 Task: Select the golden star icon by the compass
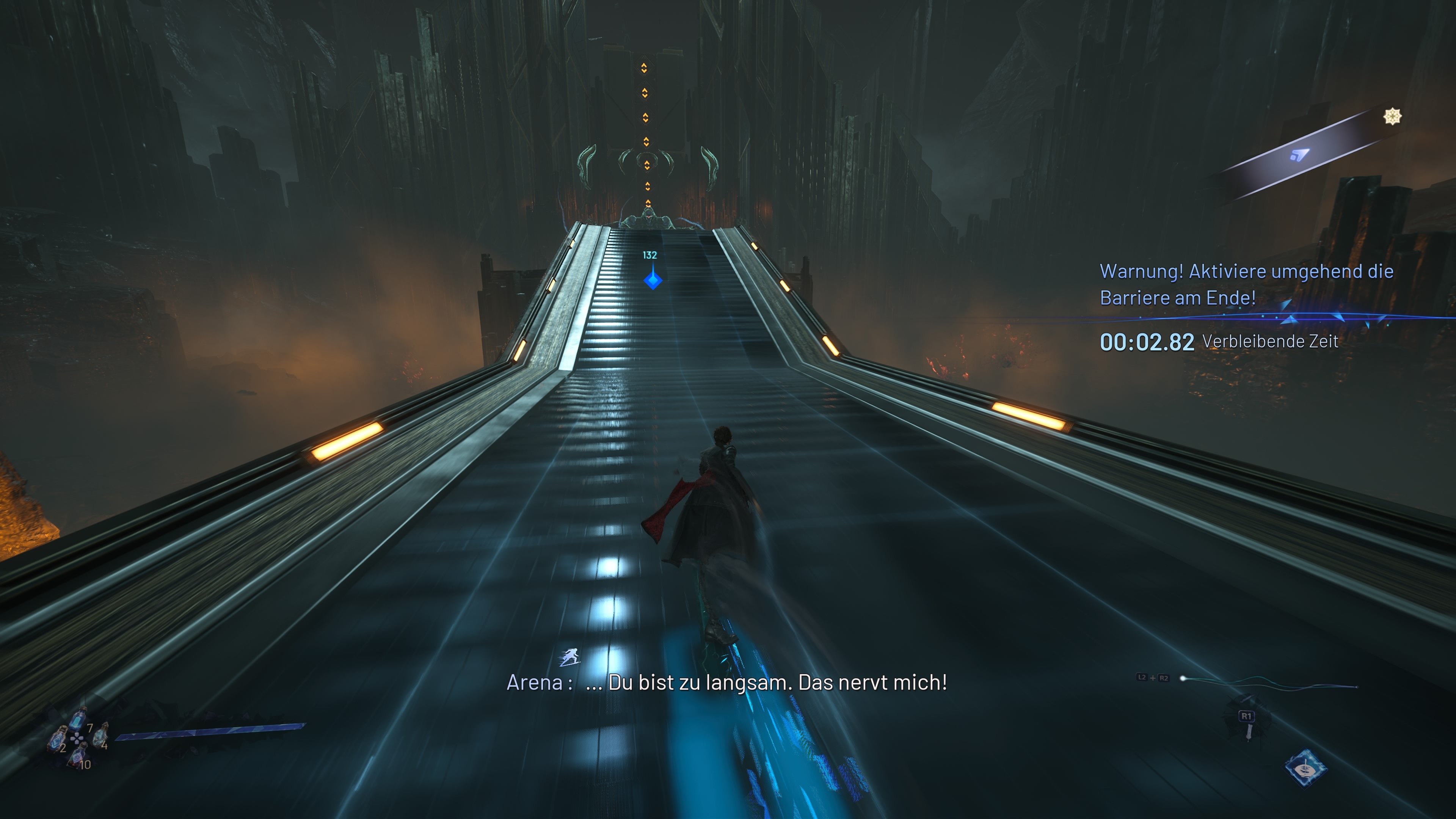(x=1392, y=116)
